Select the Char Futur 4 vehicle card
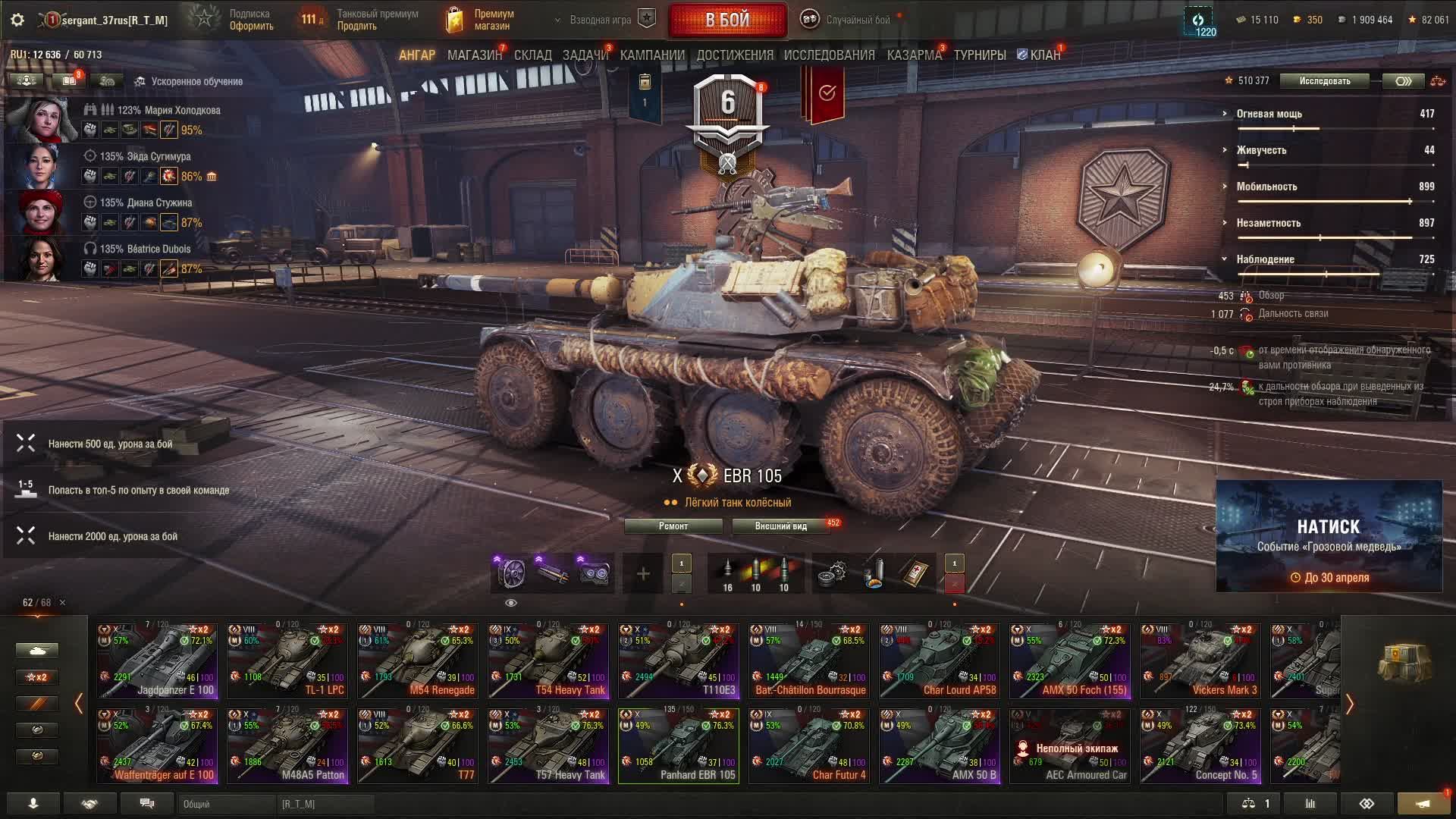Viewport: 1456px width, 819px height. point(809,745)
